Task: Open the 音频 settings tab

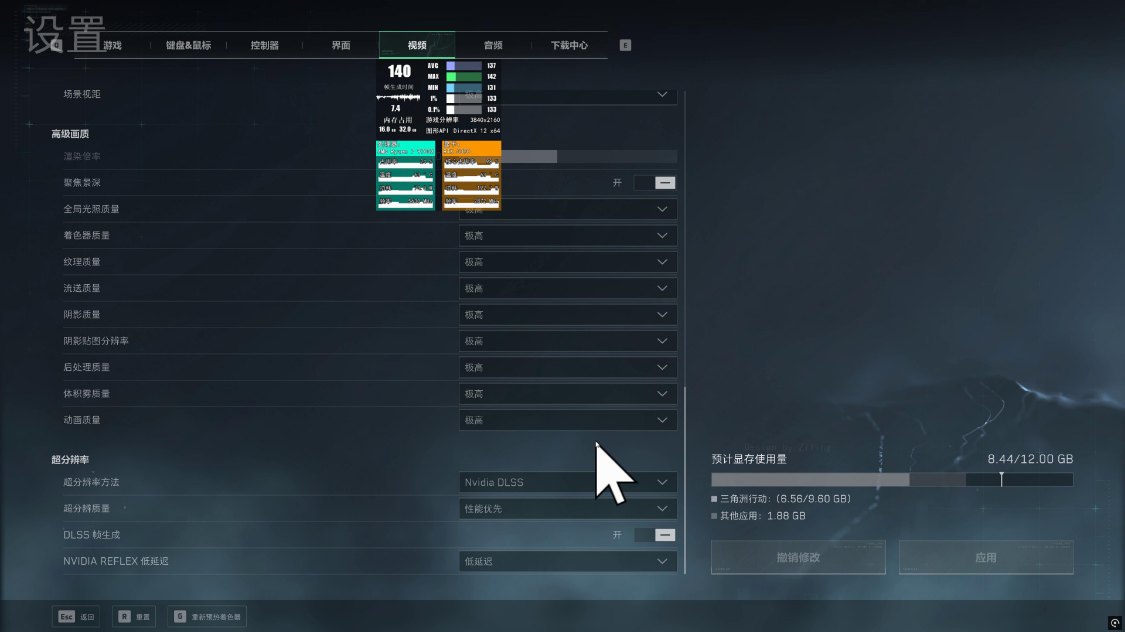Action: click(x=493, y=45)
